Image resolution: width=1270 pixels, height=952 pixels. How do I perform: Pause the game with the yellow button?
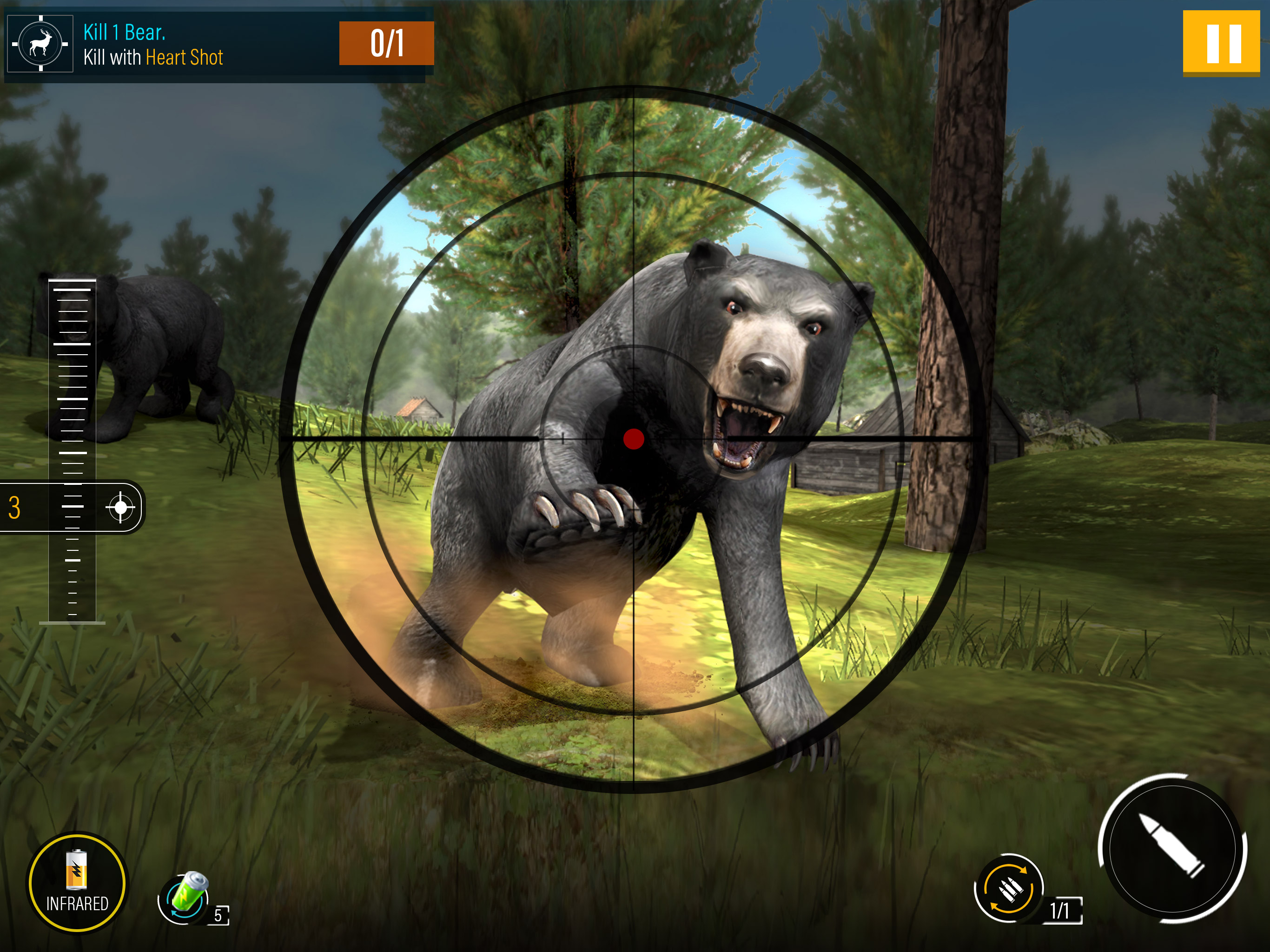1221,43
